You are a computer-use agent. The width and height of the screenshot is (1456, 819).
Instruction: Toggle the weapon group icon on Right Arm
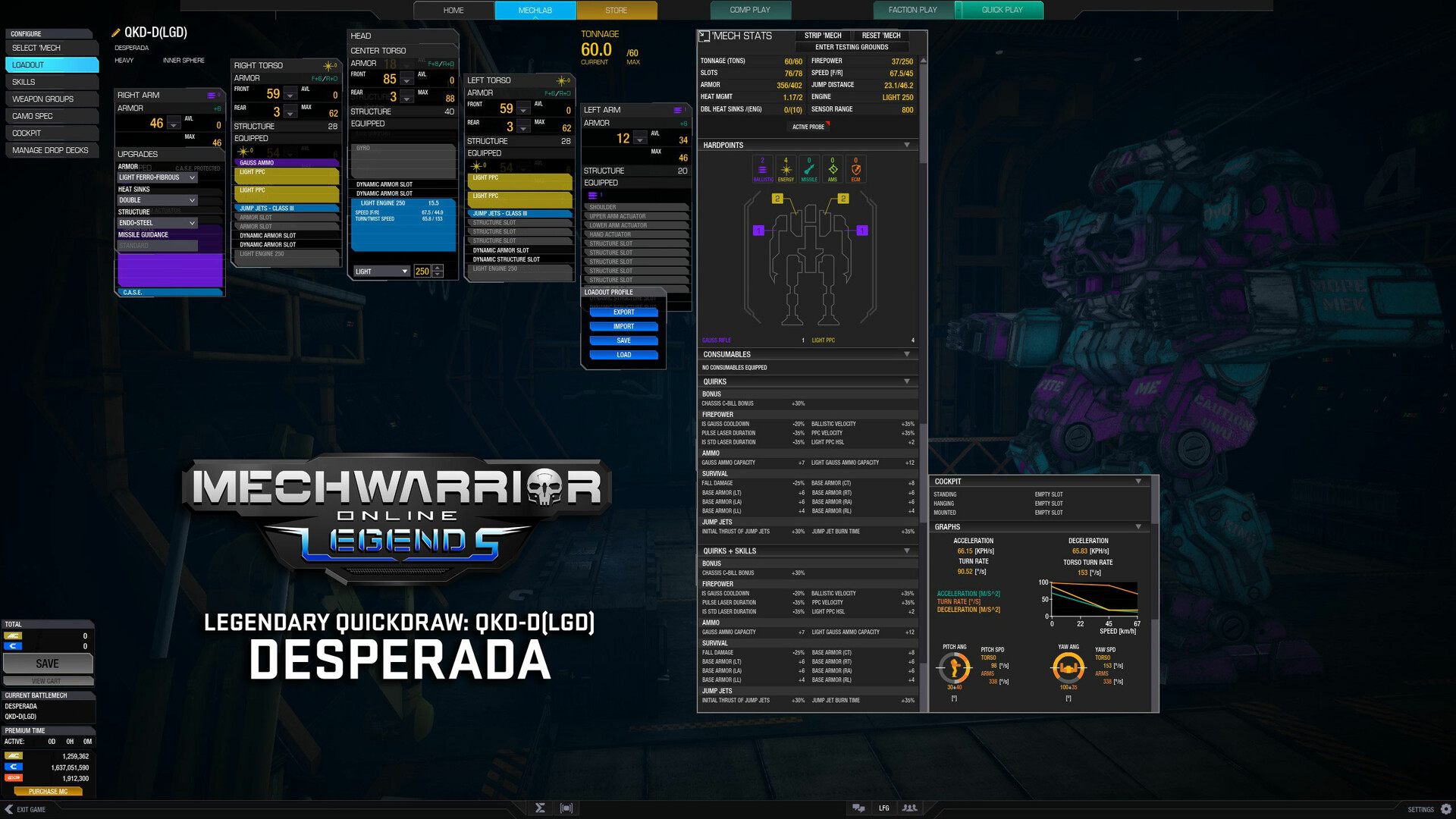click(211, 95)
